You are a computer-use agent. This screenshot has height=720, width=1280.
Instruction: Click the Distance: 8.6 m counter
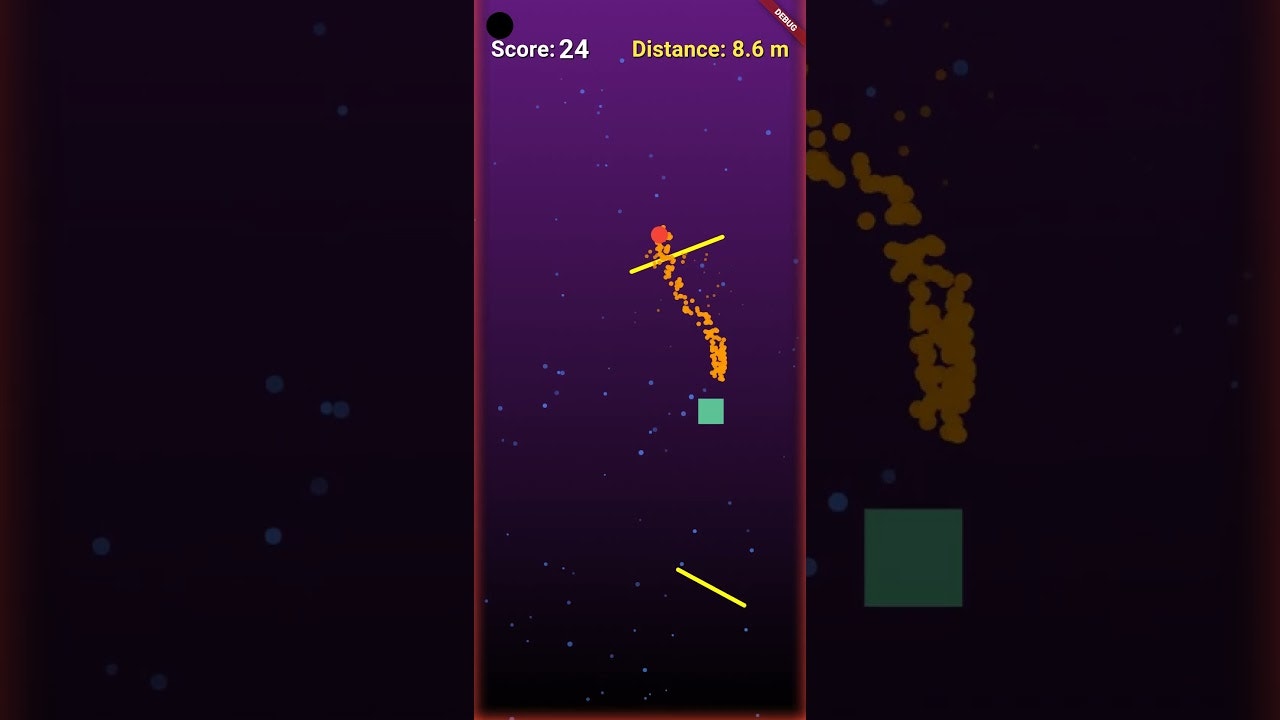(710, 48)
